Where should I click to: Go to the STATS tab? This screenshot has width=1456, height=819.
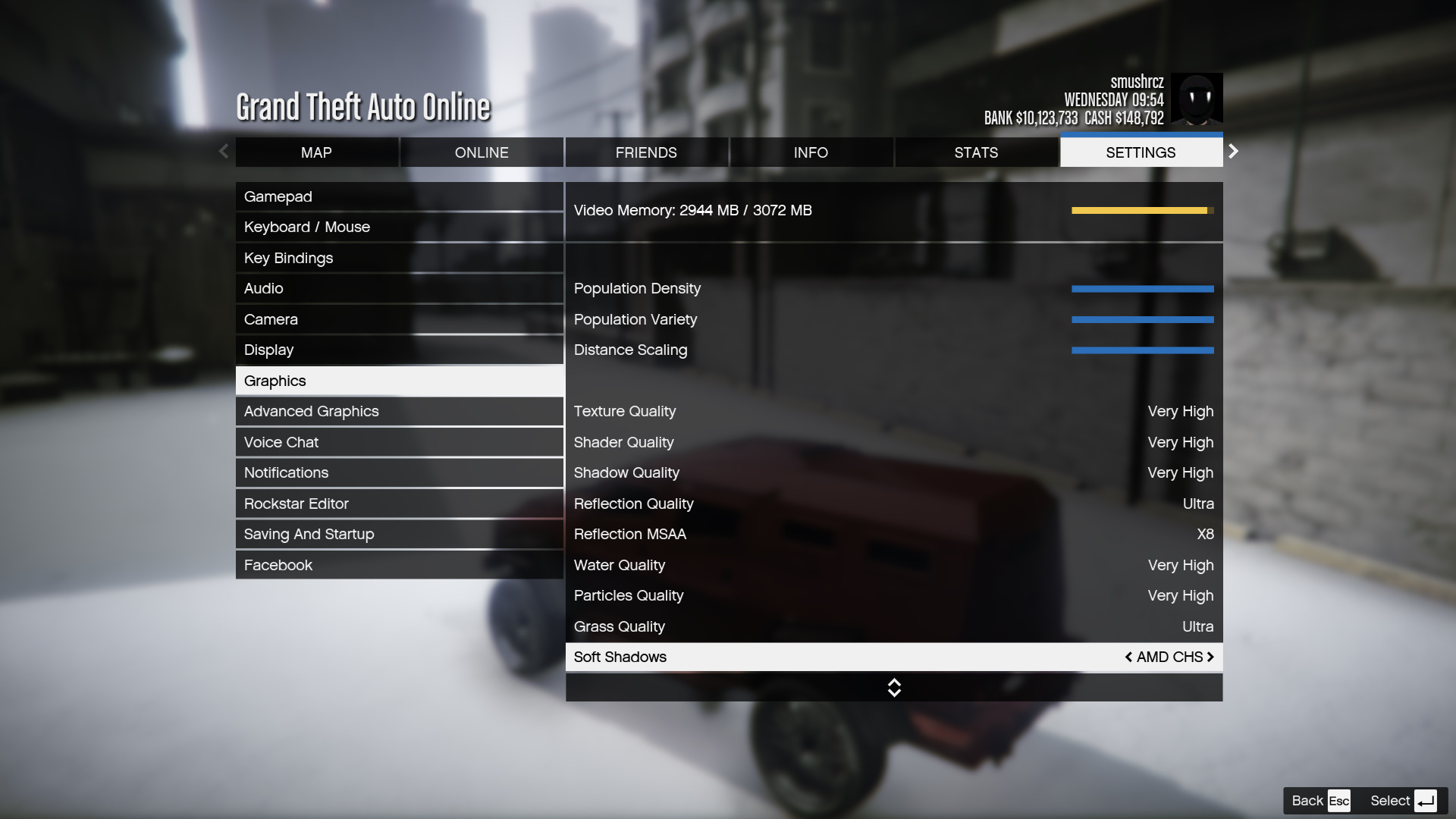pos(976,152)
